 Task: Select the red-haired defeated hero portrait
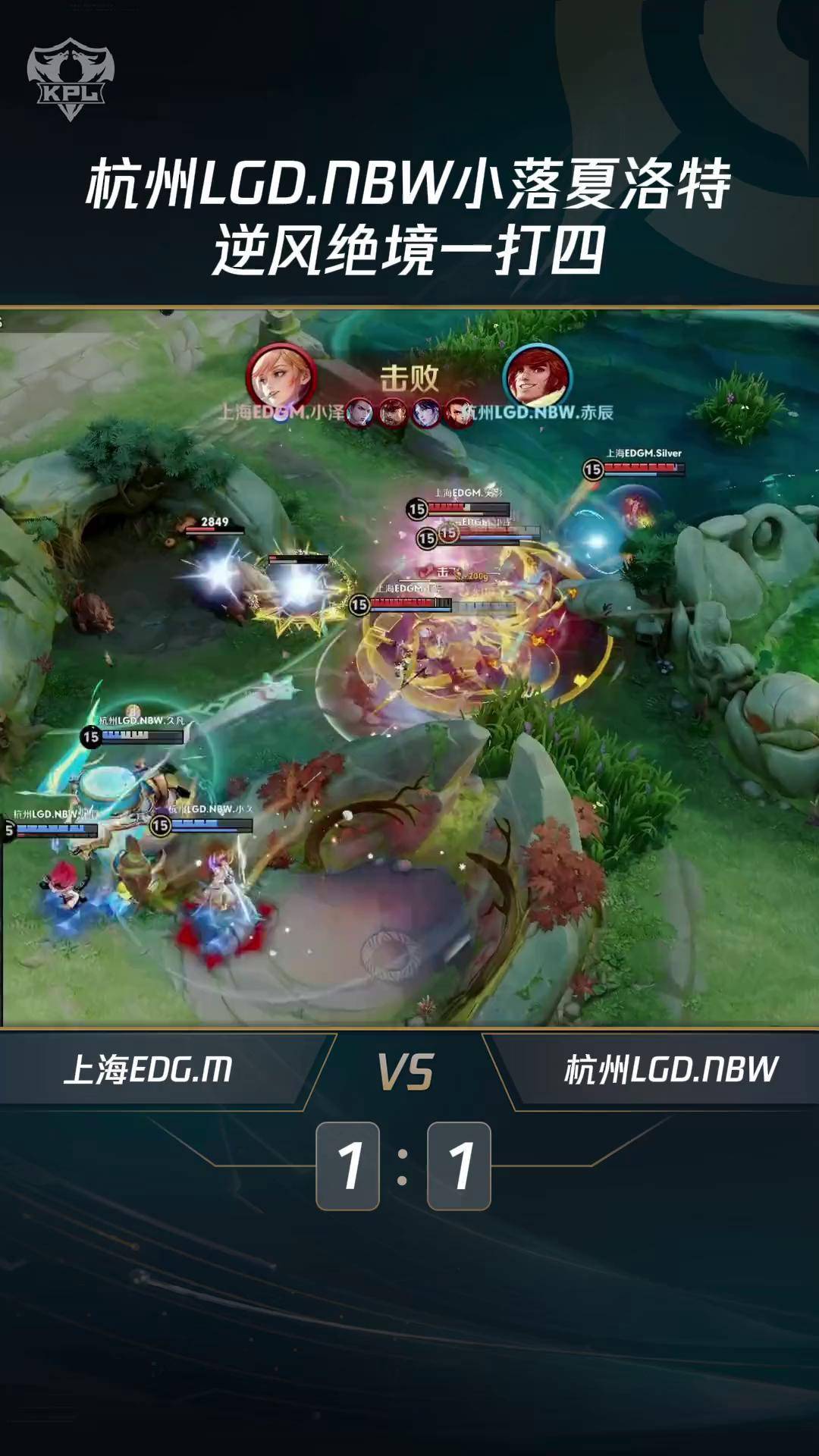pyautogui.click(x=538, y=377)
